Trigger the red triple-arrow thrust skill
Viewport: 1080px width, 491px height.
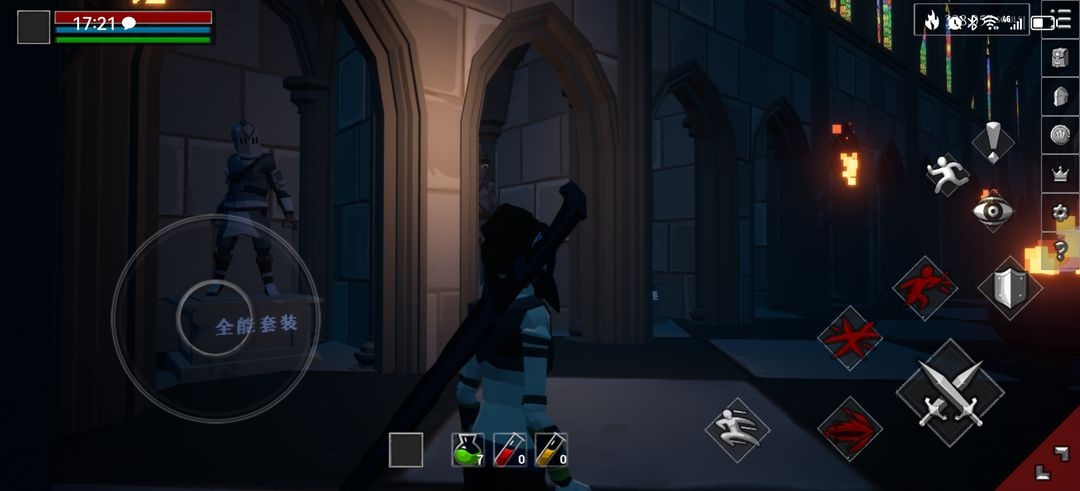click(850, 429)
